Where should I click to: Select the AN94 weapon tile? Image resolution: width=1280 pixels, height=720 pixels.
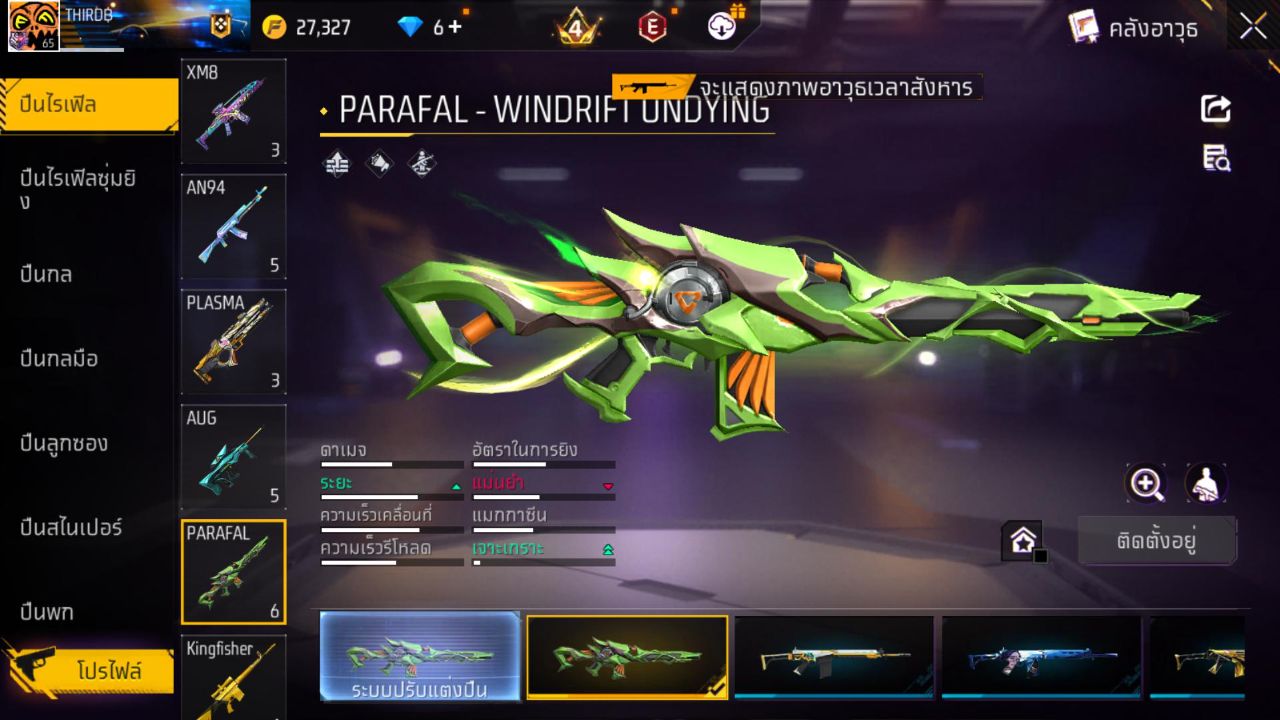(233, 226)
